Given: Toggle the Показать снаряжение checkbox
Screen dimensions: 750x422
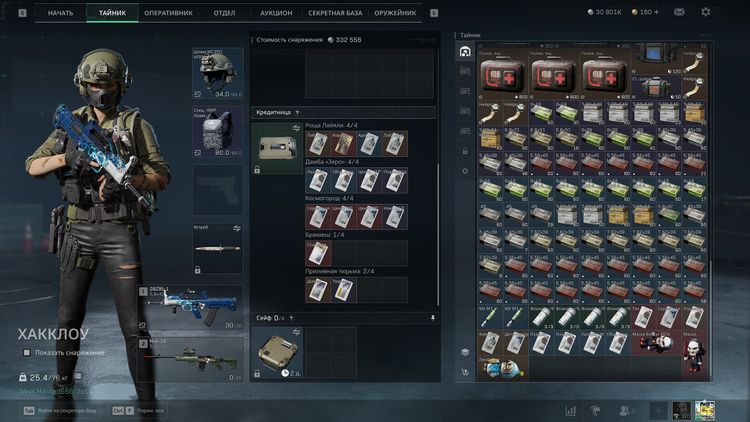Looking at the screenshot, I should [x=27, y=352].
